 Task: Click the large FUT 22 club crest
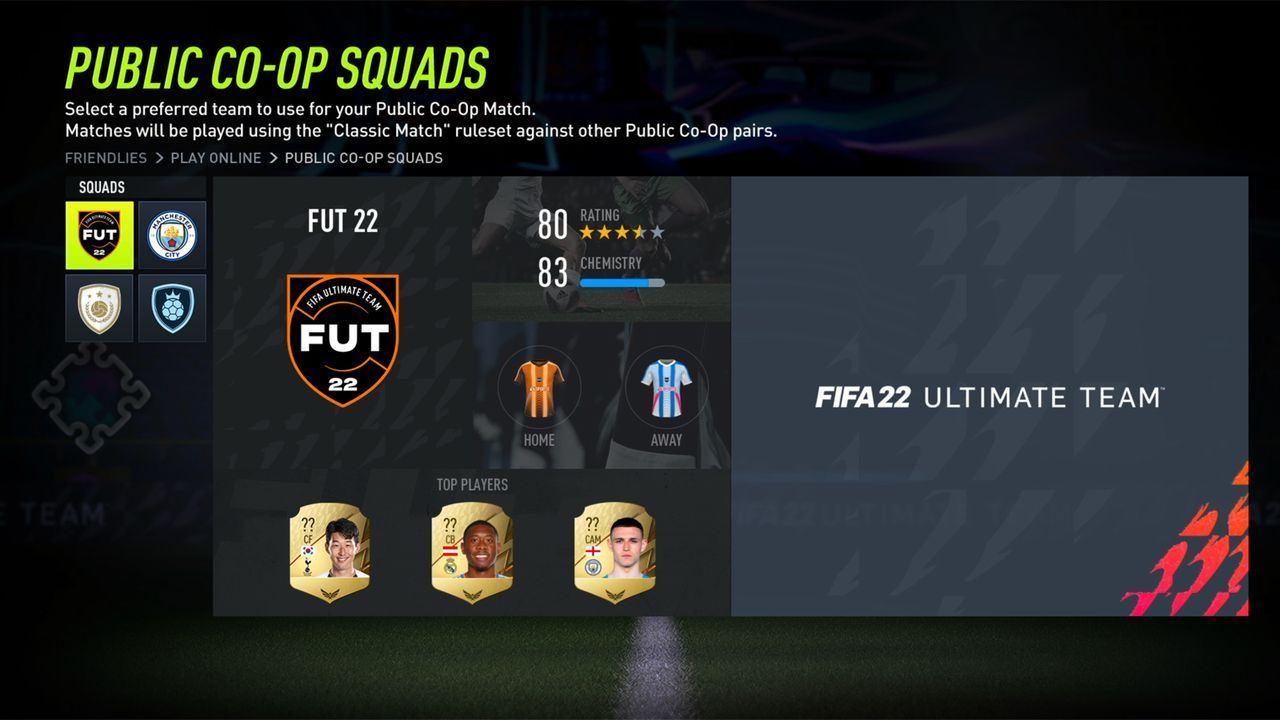click(x=343, y=340)
